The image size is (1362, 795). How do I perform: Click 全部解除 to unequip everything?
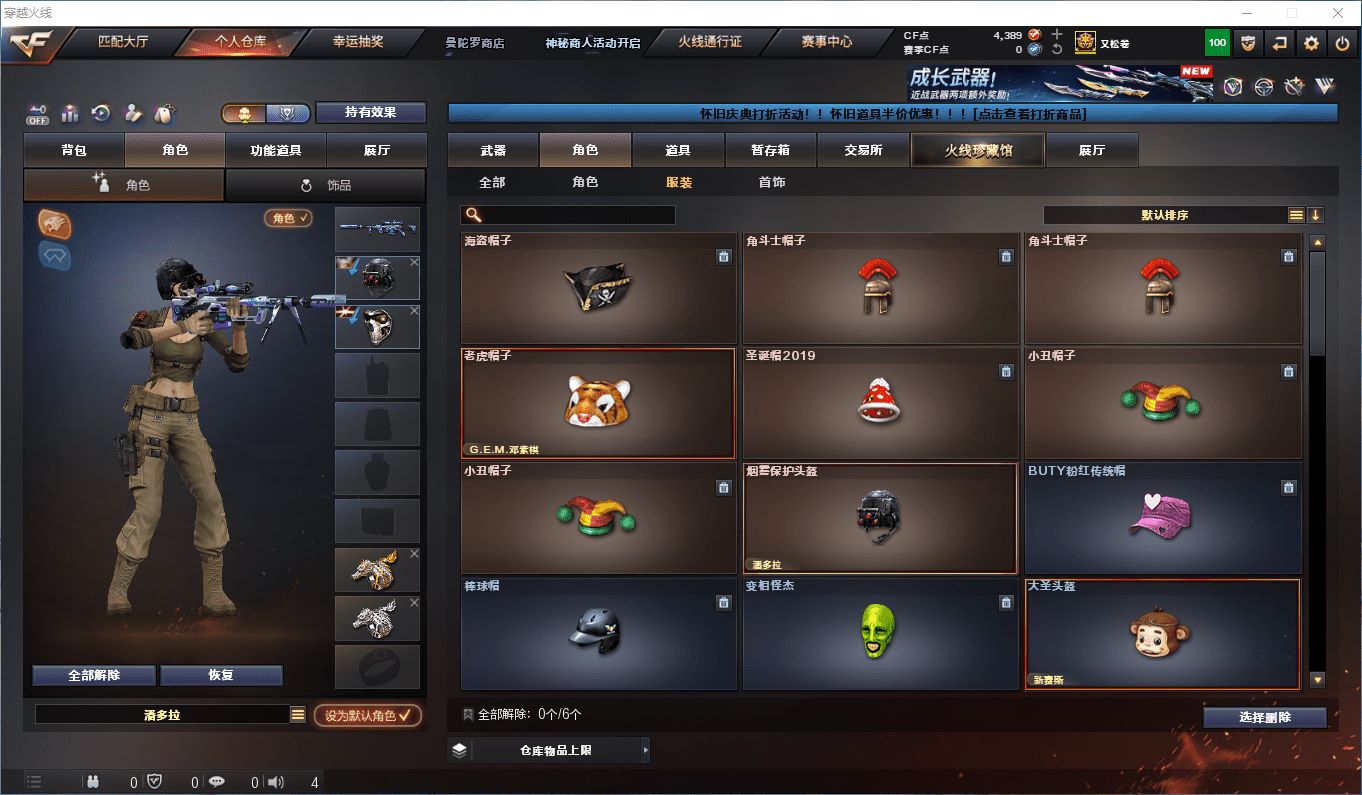point(94,675)
